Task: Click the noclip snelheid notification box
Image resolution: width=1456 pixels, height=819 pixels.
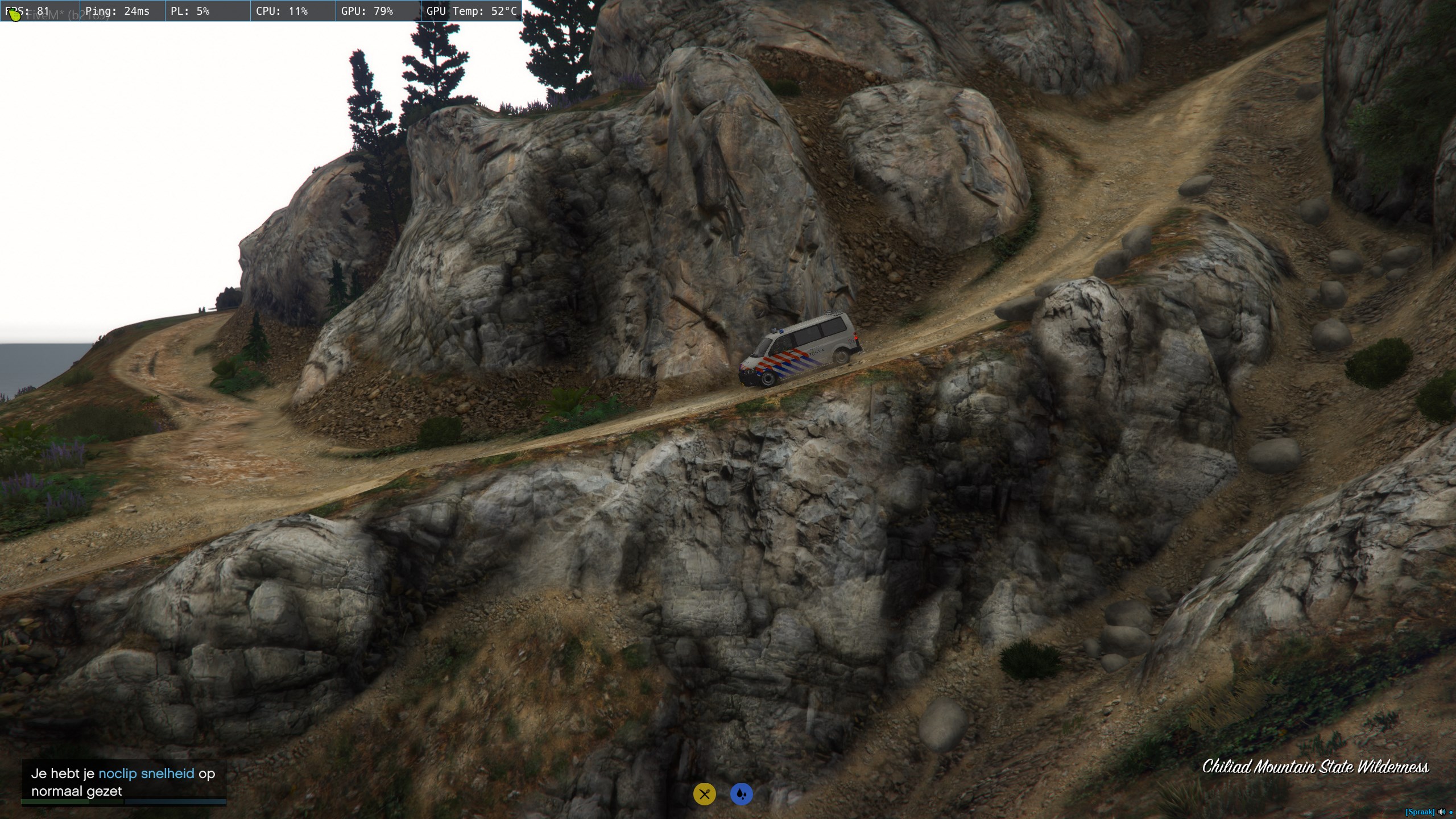Action: pos(124,782)
